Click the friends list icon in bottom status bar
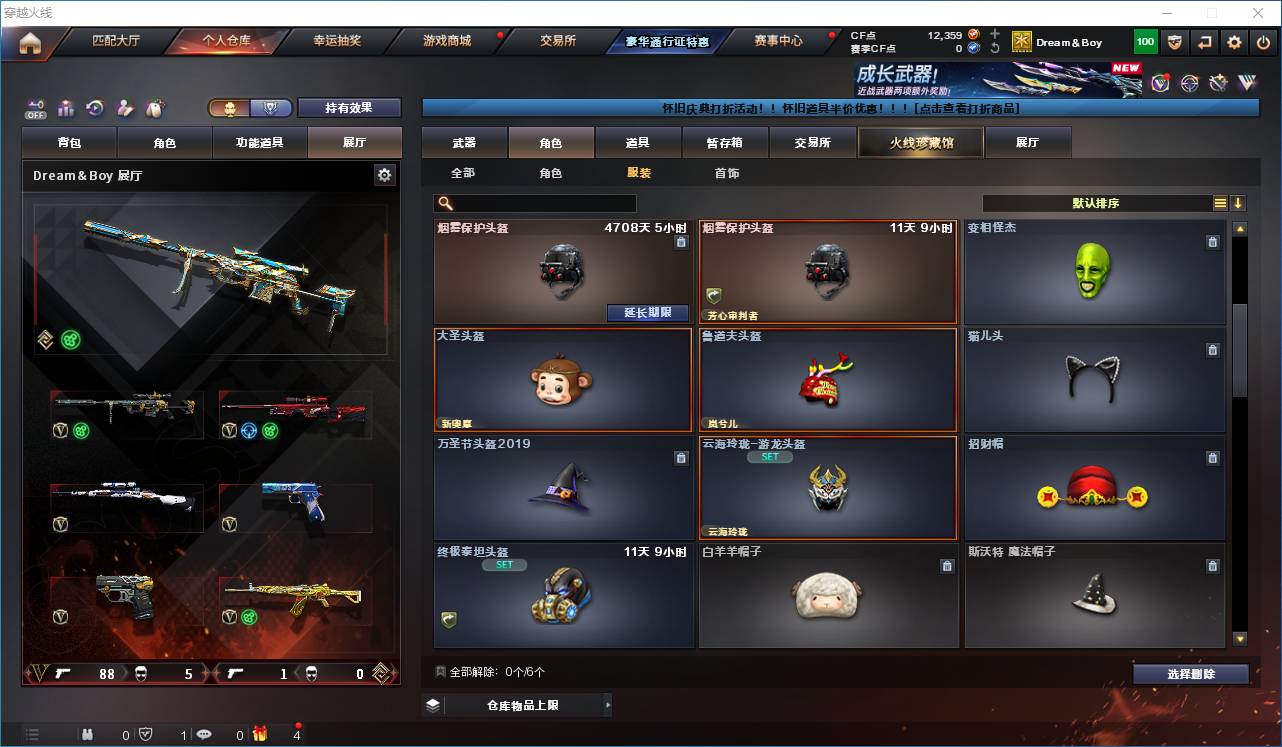The width and height of the screenshot is (1282, 747). point(87,735)
